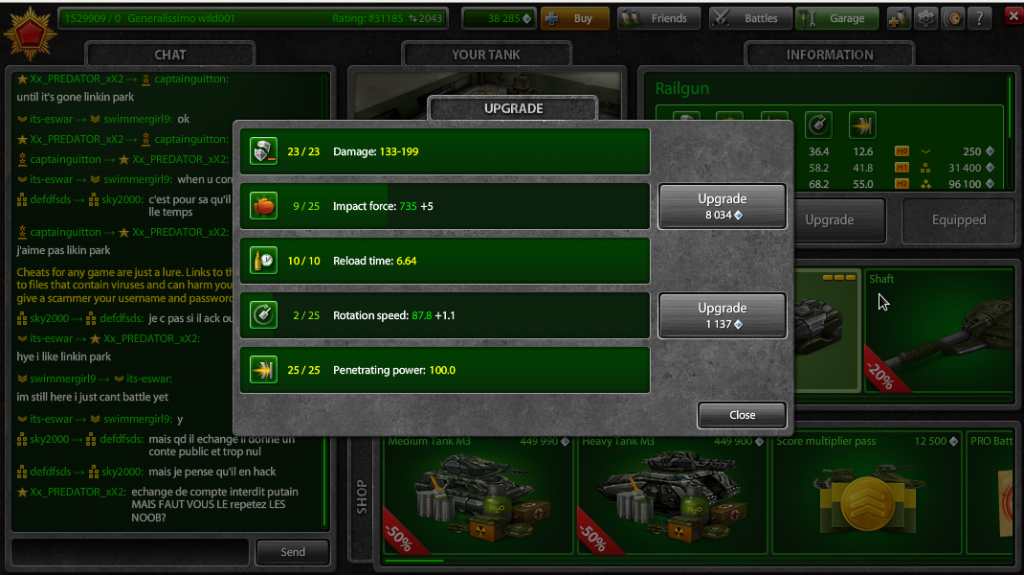Viewport: 1024px width, 575px height.
Task: Click the add friend icon
Action: [898, 18]
